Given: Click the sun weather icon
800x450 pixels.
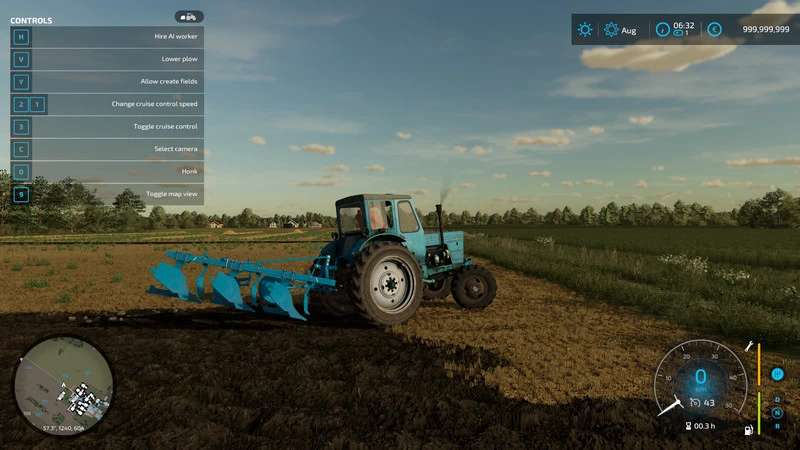Looking at the screenshot, I should 585,30.
